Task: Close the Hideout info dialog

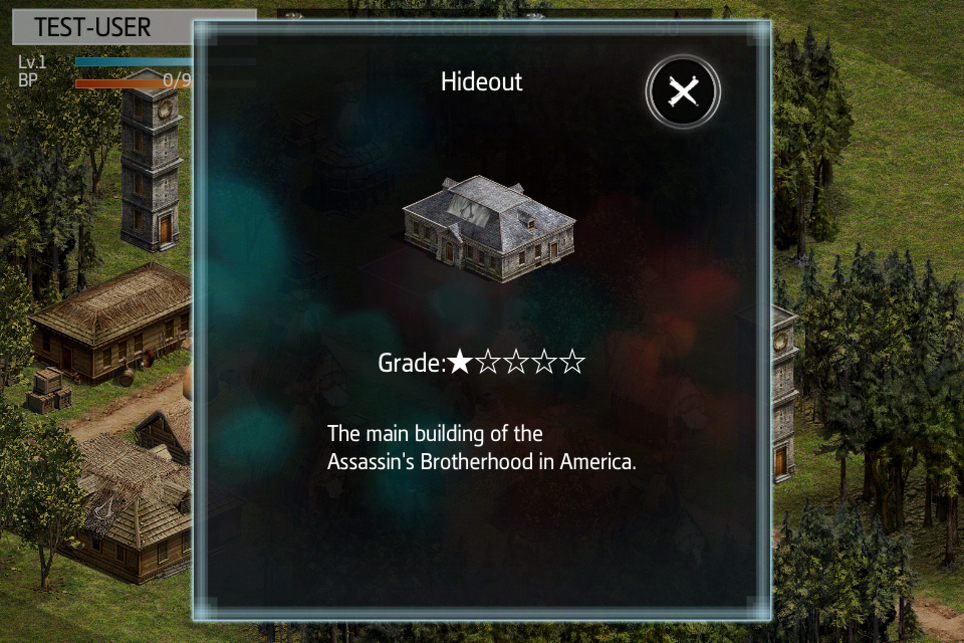Action: tap(683, 92)
